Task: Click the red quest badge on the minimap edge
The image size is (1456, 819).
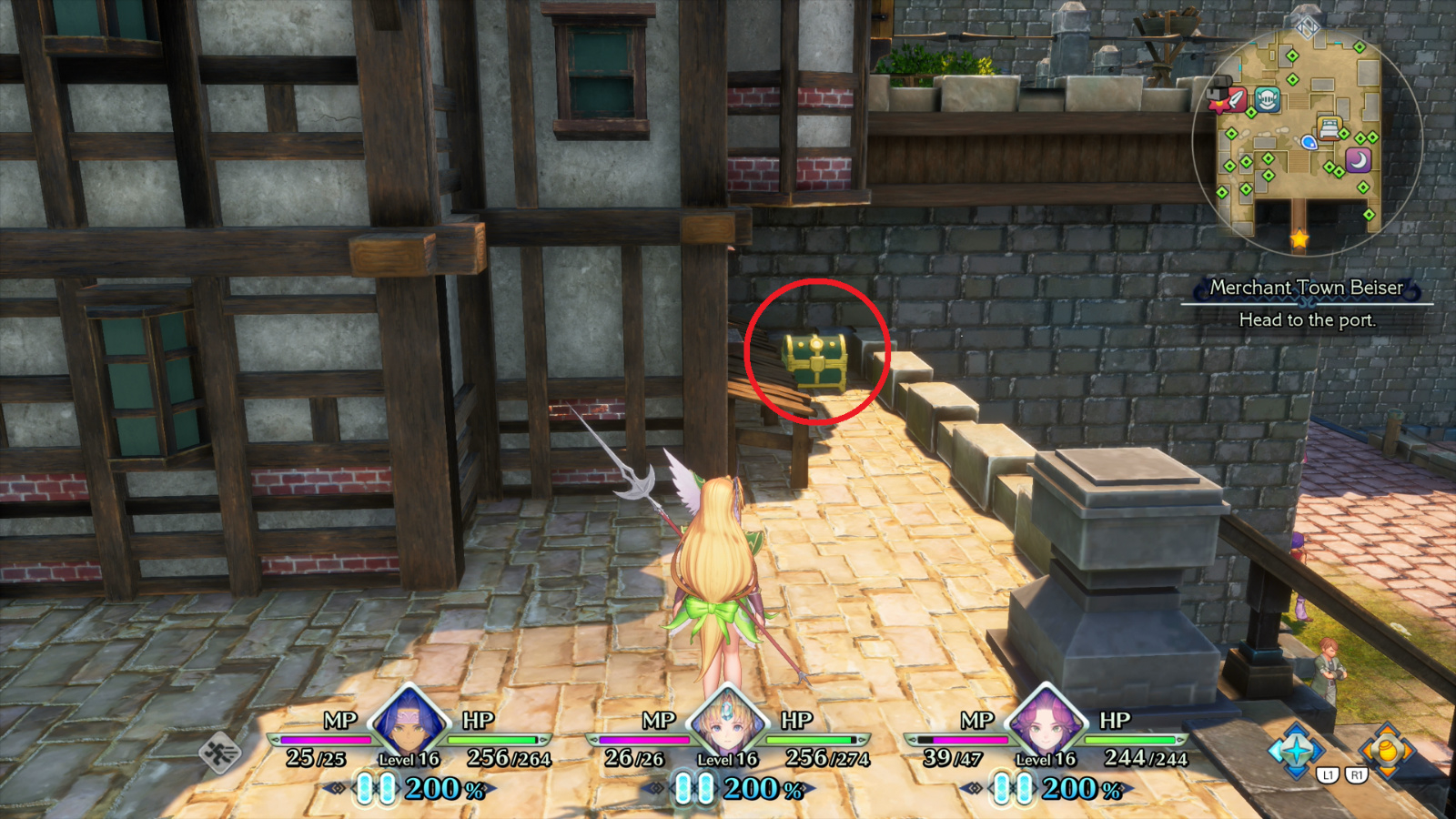Action: (x=1218, y=102)
